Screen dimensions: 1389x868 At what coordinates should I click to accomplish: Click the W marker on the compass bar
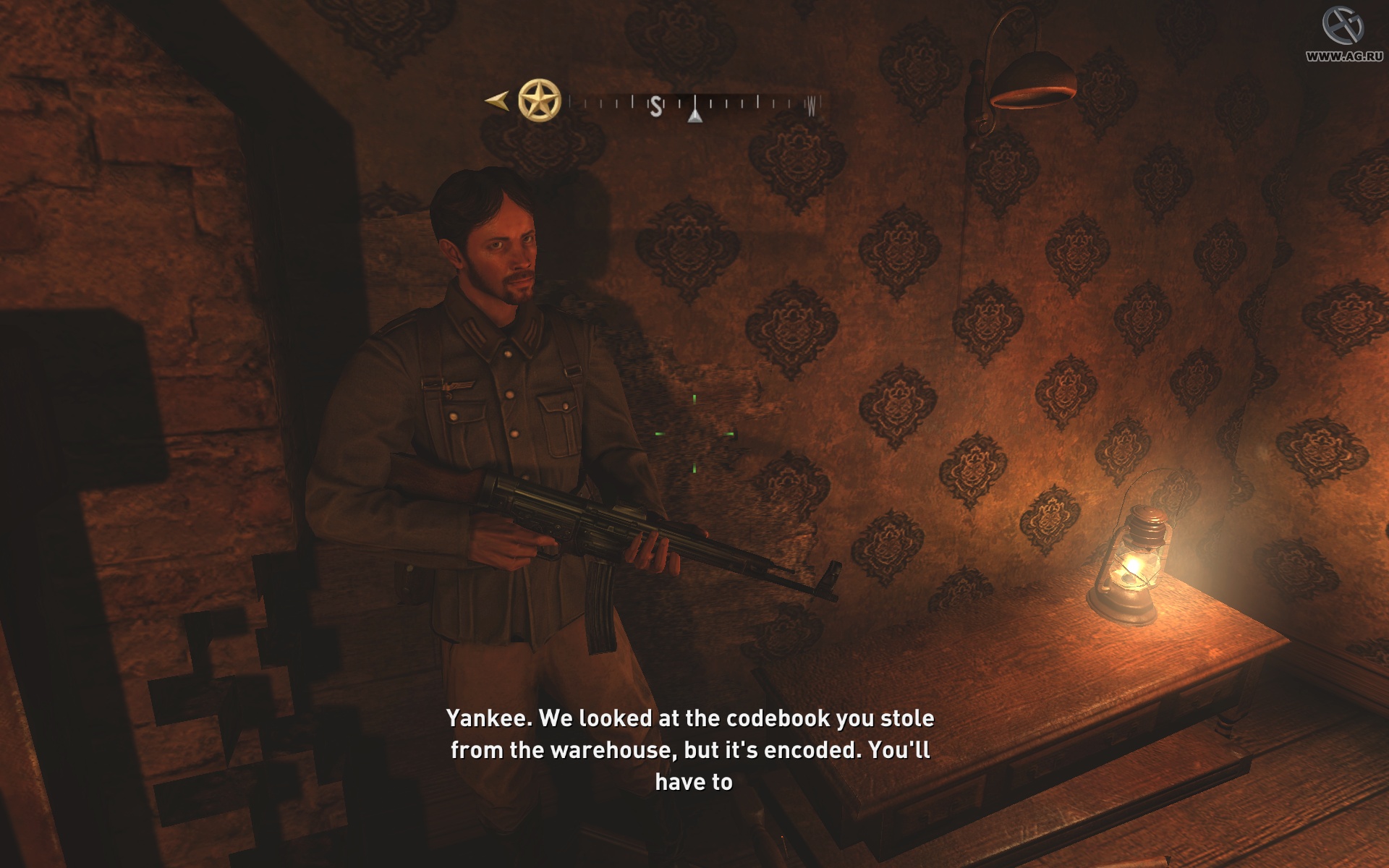pos(812,106)
